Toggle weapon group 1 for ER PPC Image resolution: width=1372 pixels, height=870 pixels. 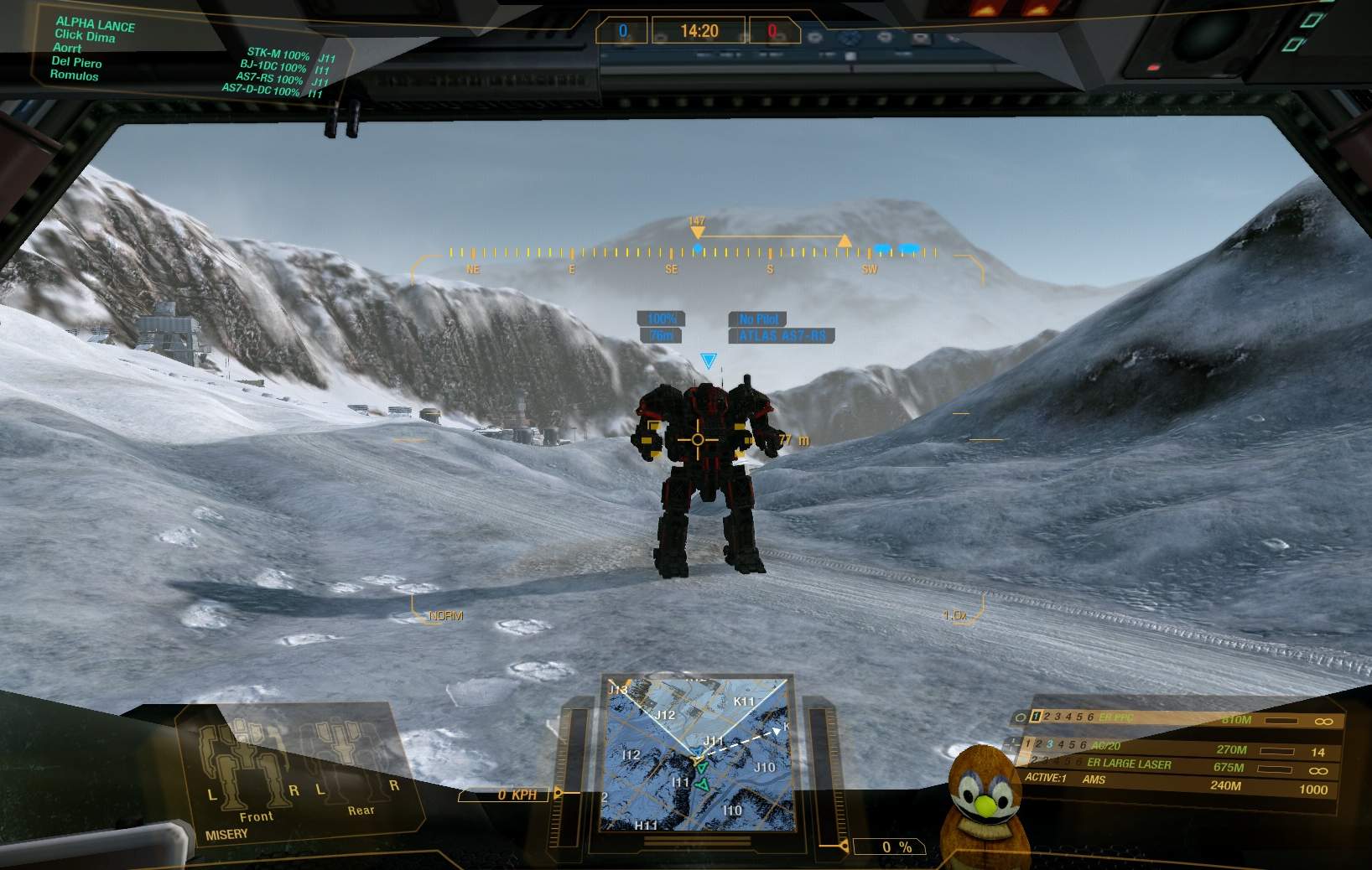[x=1036, y=717]
